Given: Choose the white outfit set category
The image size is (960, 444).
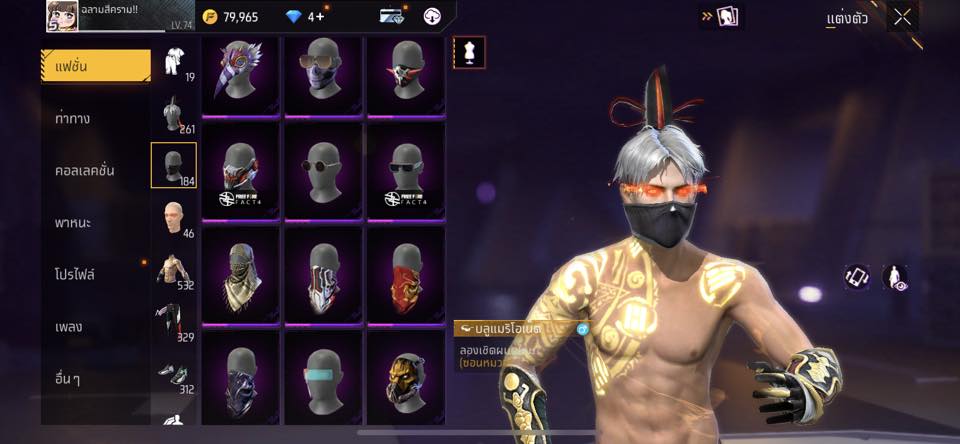Looking at the screenshot, I should [173, 62].
